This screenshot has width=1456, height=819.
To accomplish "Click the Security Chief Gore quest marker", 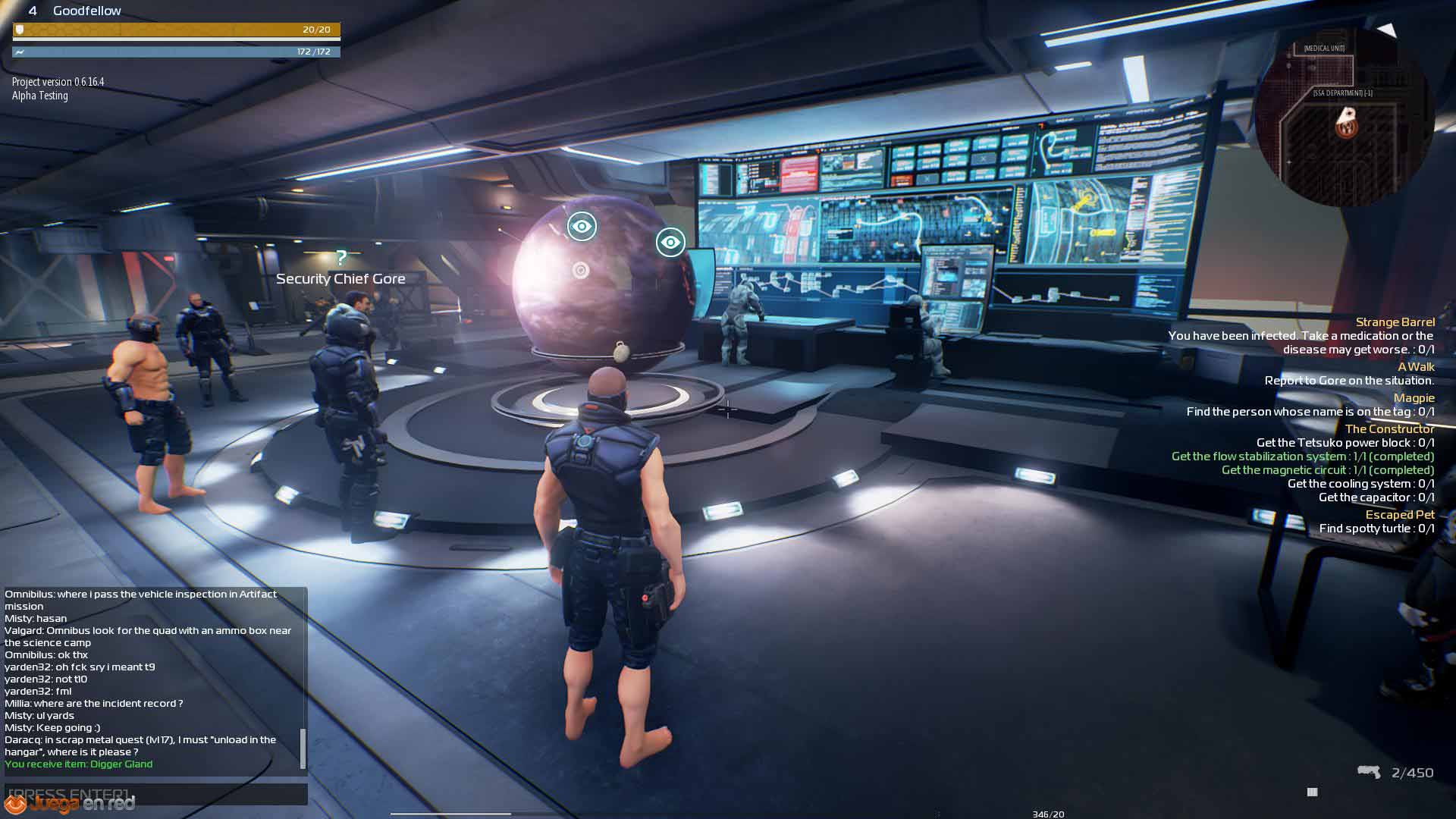I will [341, 258].
